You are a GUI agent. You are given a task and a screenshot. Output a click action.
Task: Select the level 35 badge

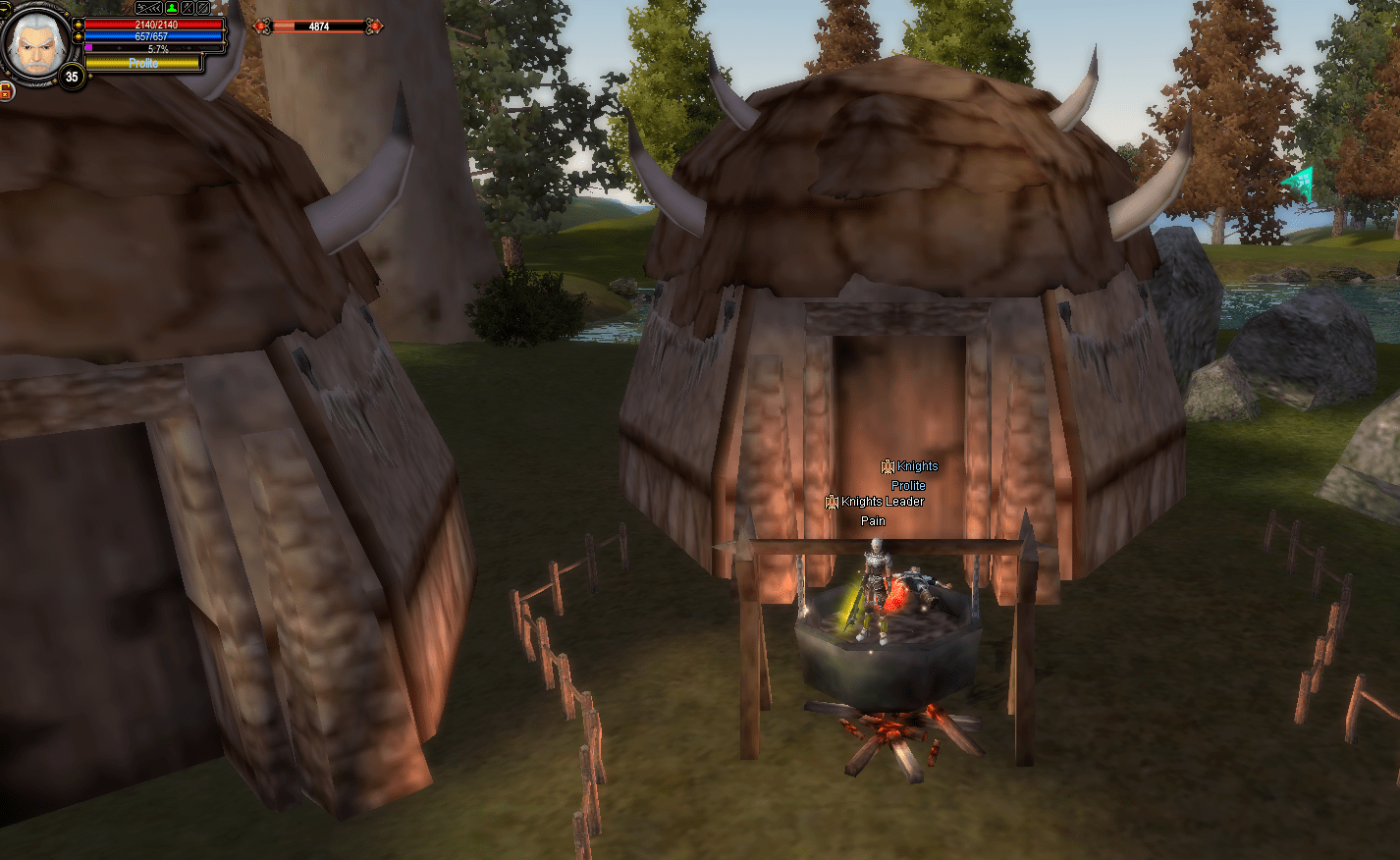tap(71, 77)
